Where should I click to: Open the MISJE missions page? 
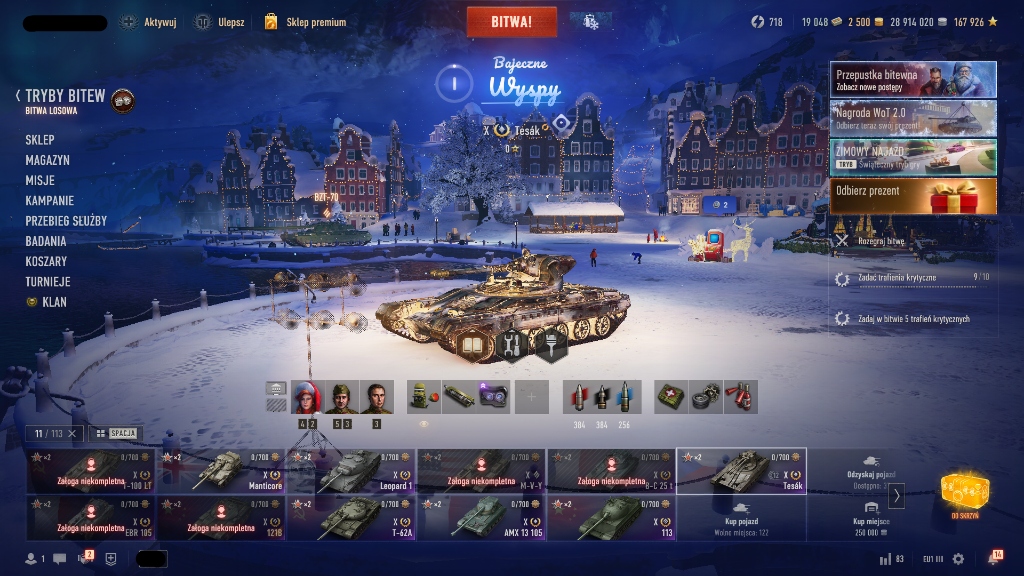pyautogui.click(x=40, y=180)
